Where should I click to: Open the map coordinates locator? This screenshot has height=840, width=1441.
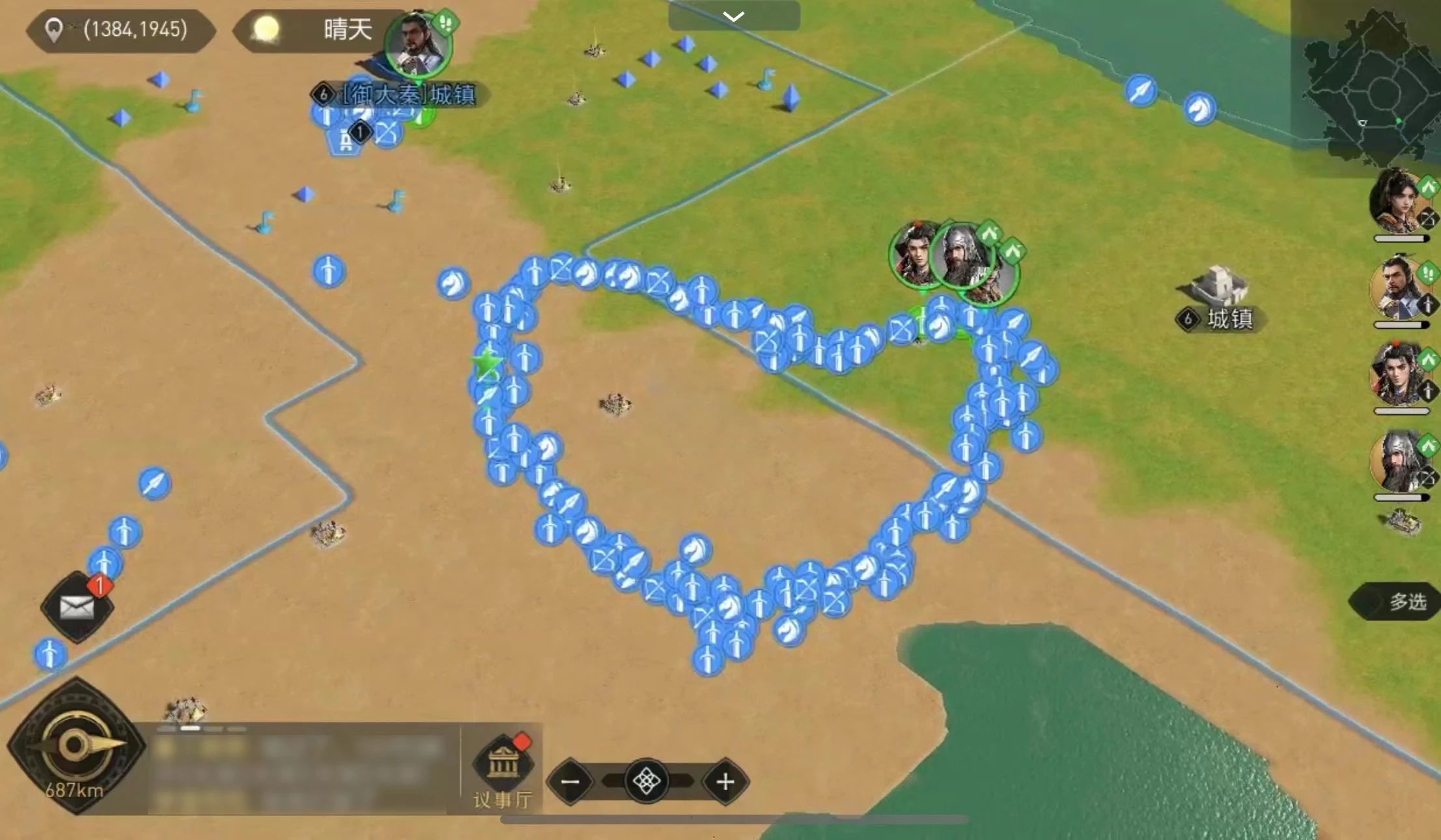click(x=120, y=29)
